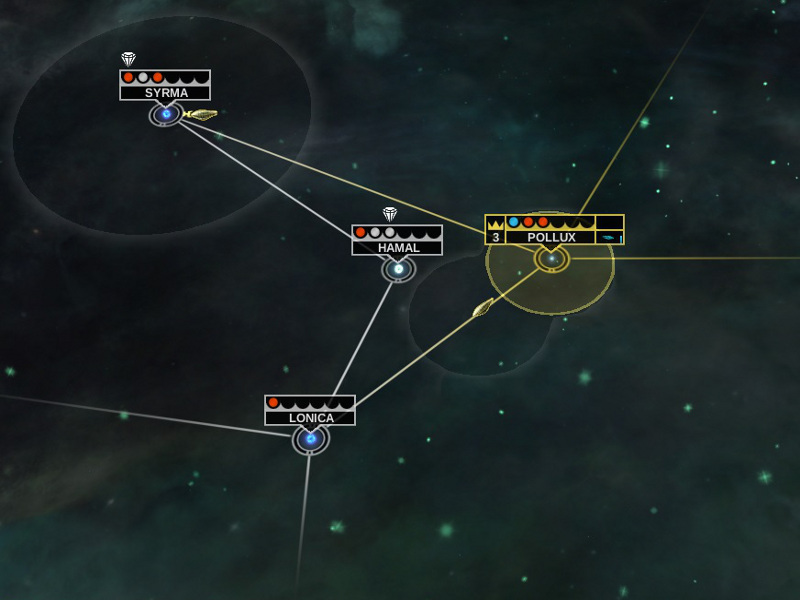800x600 pixels.
Task: Select the Lonica system name label
Action: point(310,418)
